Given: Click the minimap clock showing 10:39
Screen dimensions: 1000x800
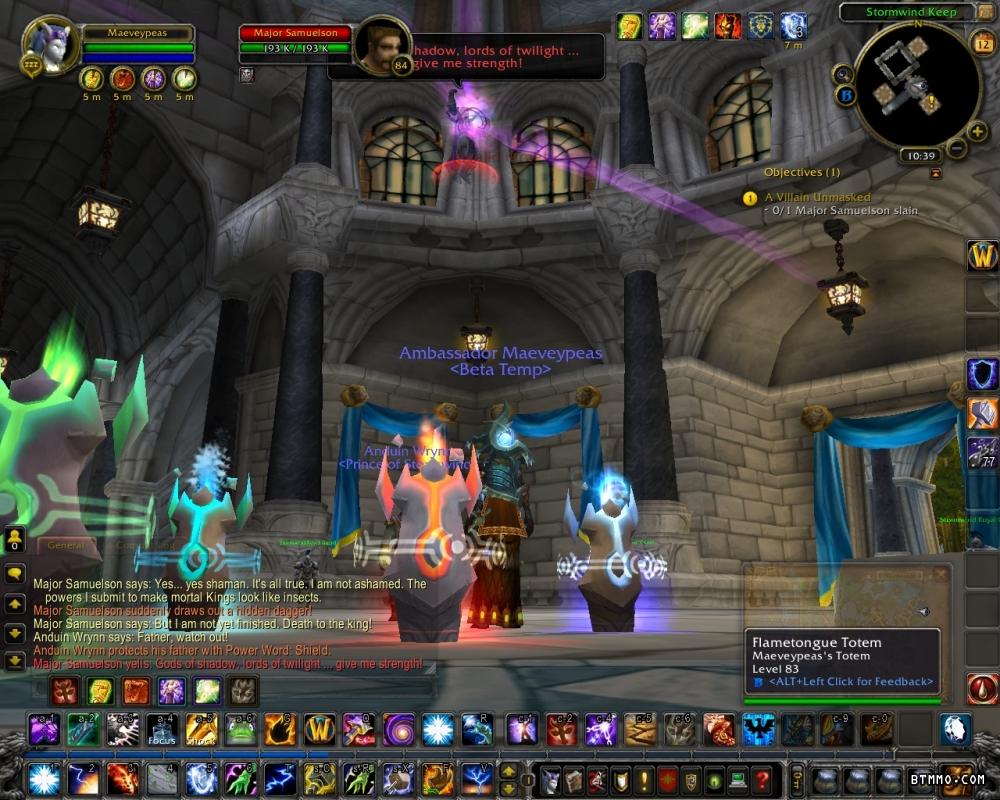Looking at the screenshot, I should pos(917,156).
